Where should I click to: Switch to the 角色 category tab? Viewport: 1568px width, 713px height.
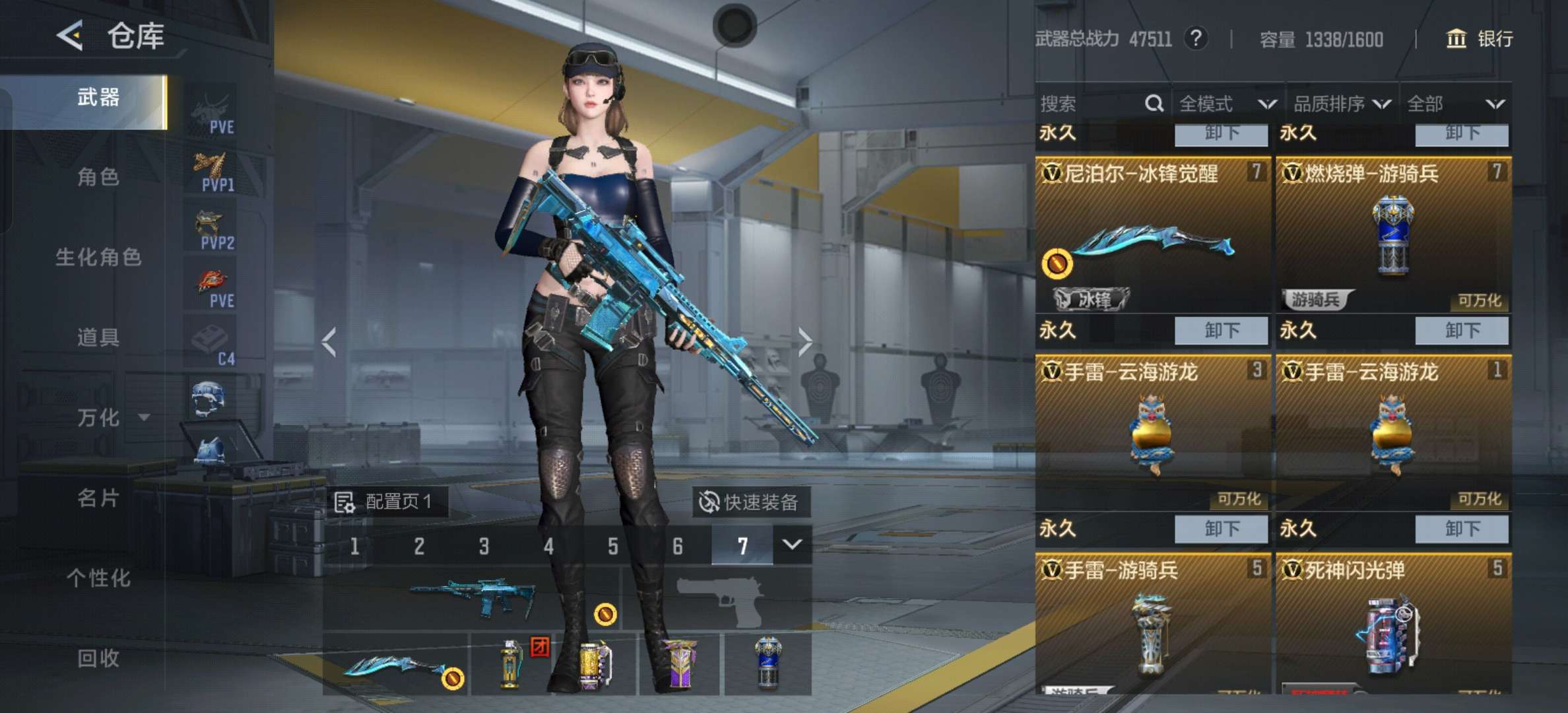point(98,177)
